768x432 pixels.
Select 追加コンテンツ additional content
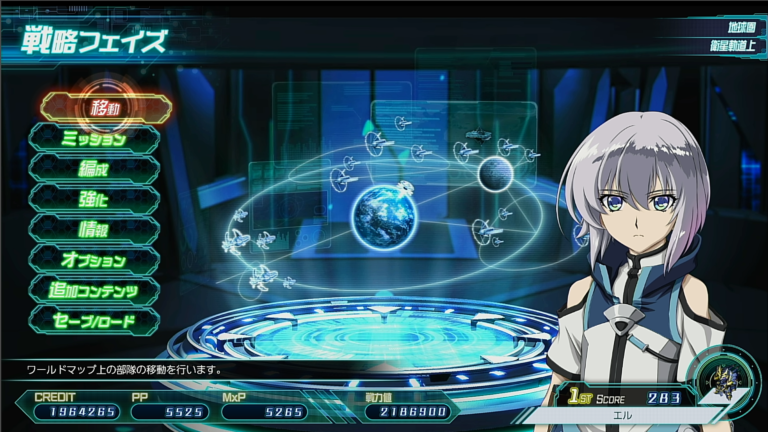click(x=94, y=291)
